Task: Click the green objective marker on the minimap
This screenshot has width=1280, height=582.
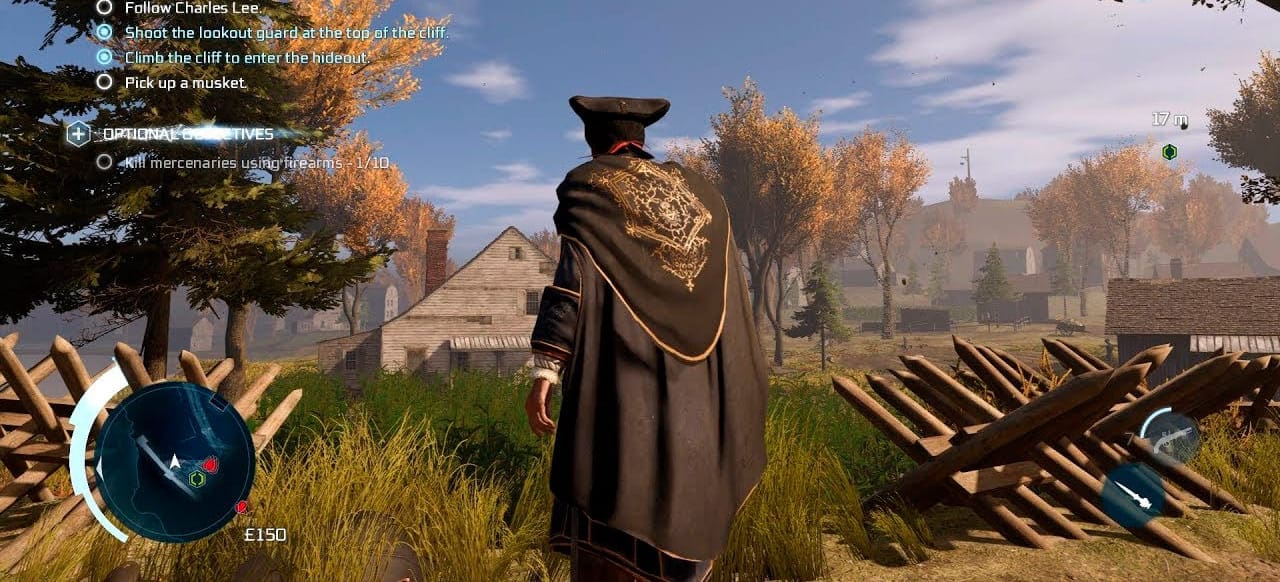Action: pyautogui.click(x=197, y=479)
